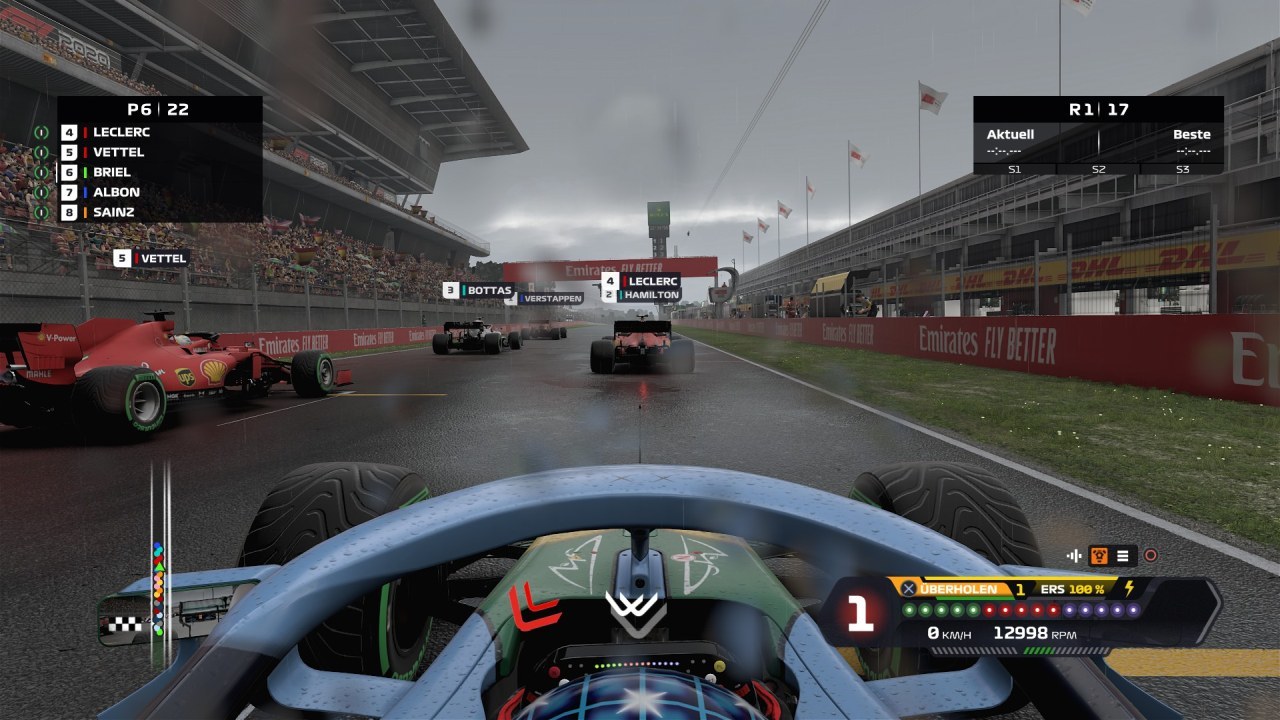Image resolution: width=1280 pixels, height=720 pixels.
Task: Click the voice chat waveform icon
Action: point(1074,555)
